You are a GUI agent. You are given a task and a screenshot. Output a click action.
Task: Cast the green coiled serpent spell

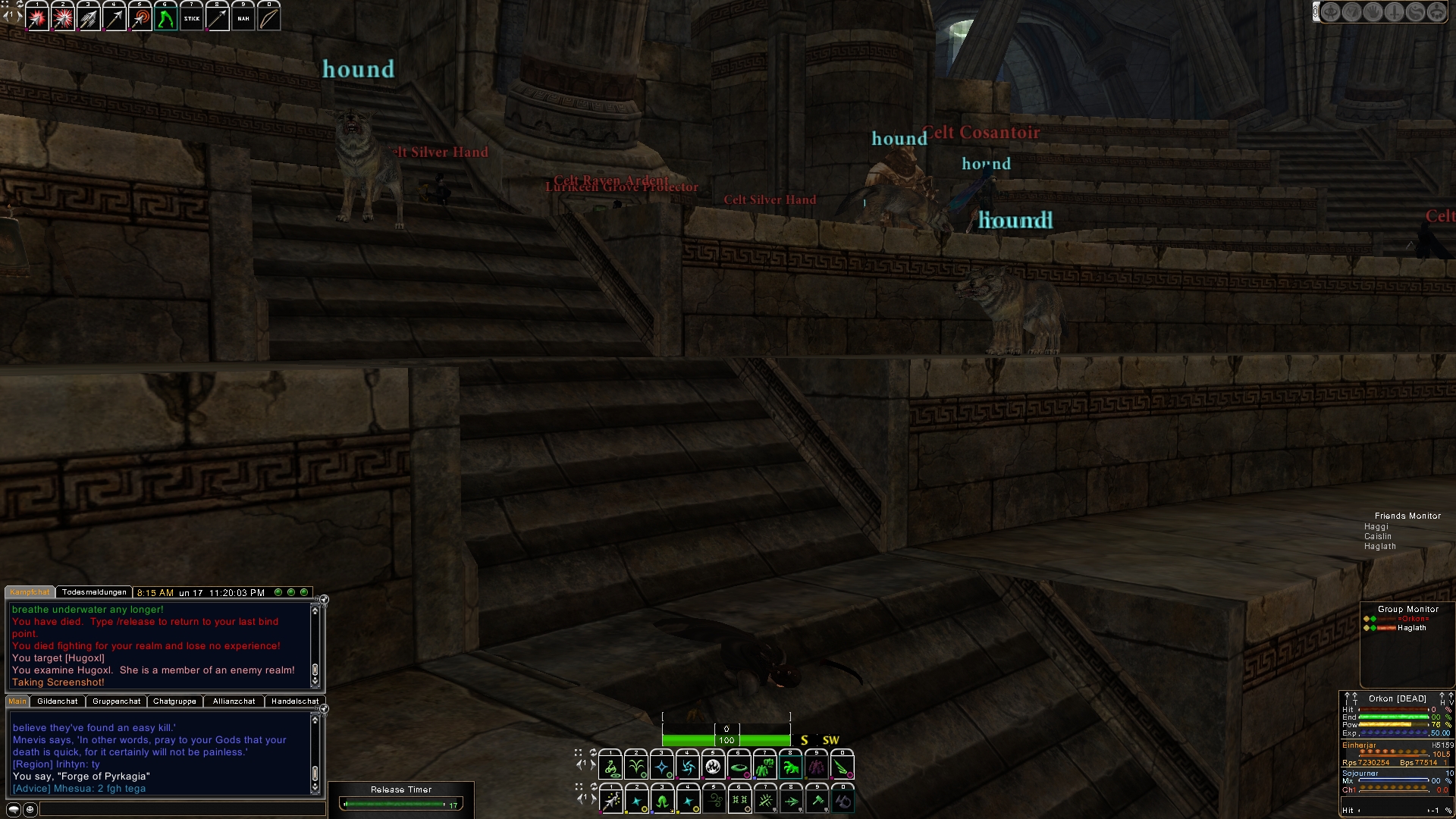[x=610, y=767]
